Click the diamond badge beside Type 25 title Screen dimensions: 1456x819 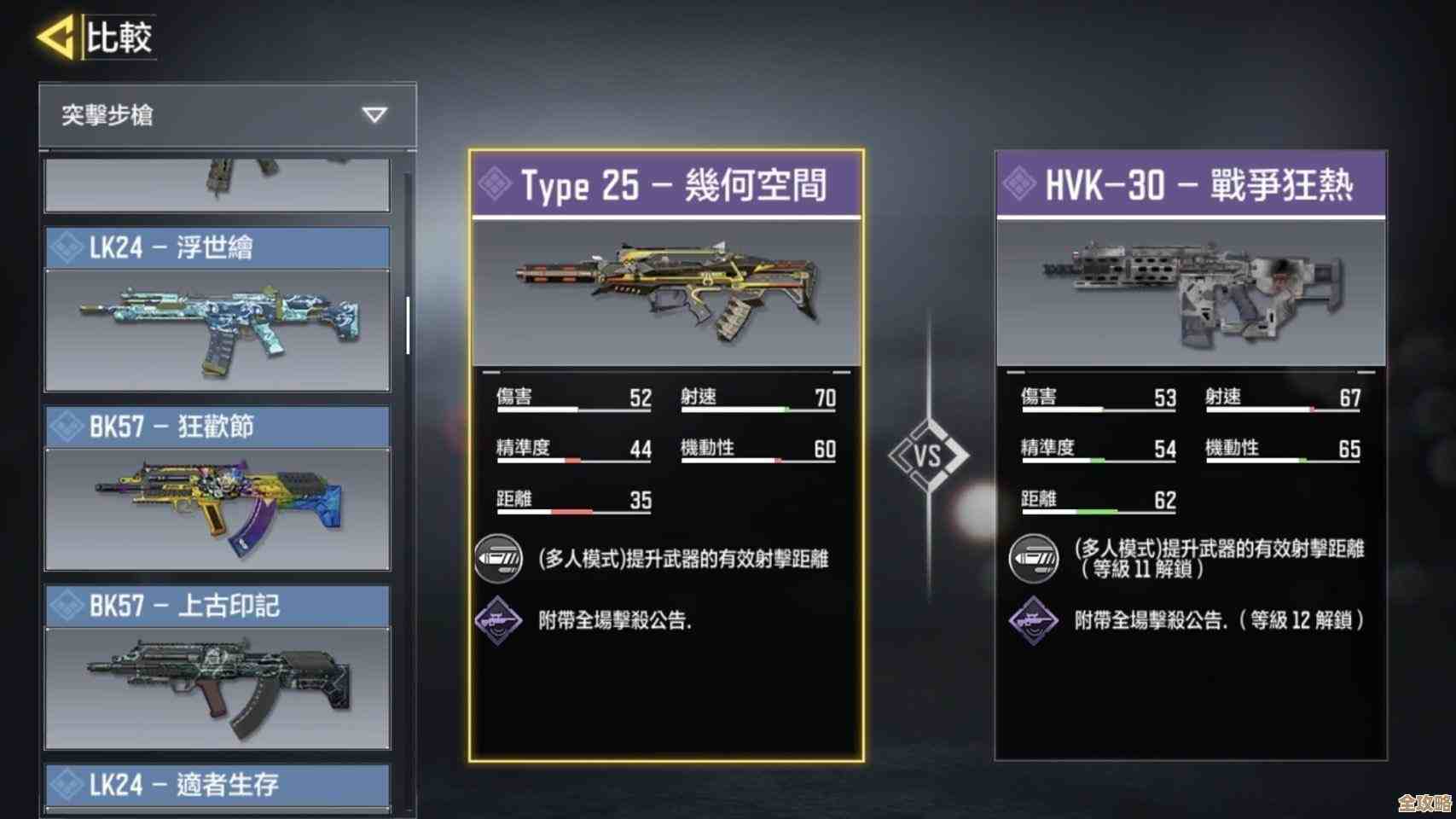(x=495, y=183)
